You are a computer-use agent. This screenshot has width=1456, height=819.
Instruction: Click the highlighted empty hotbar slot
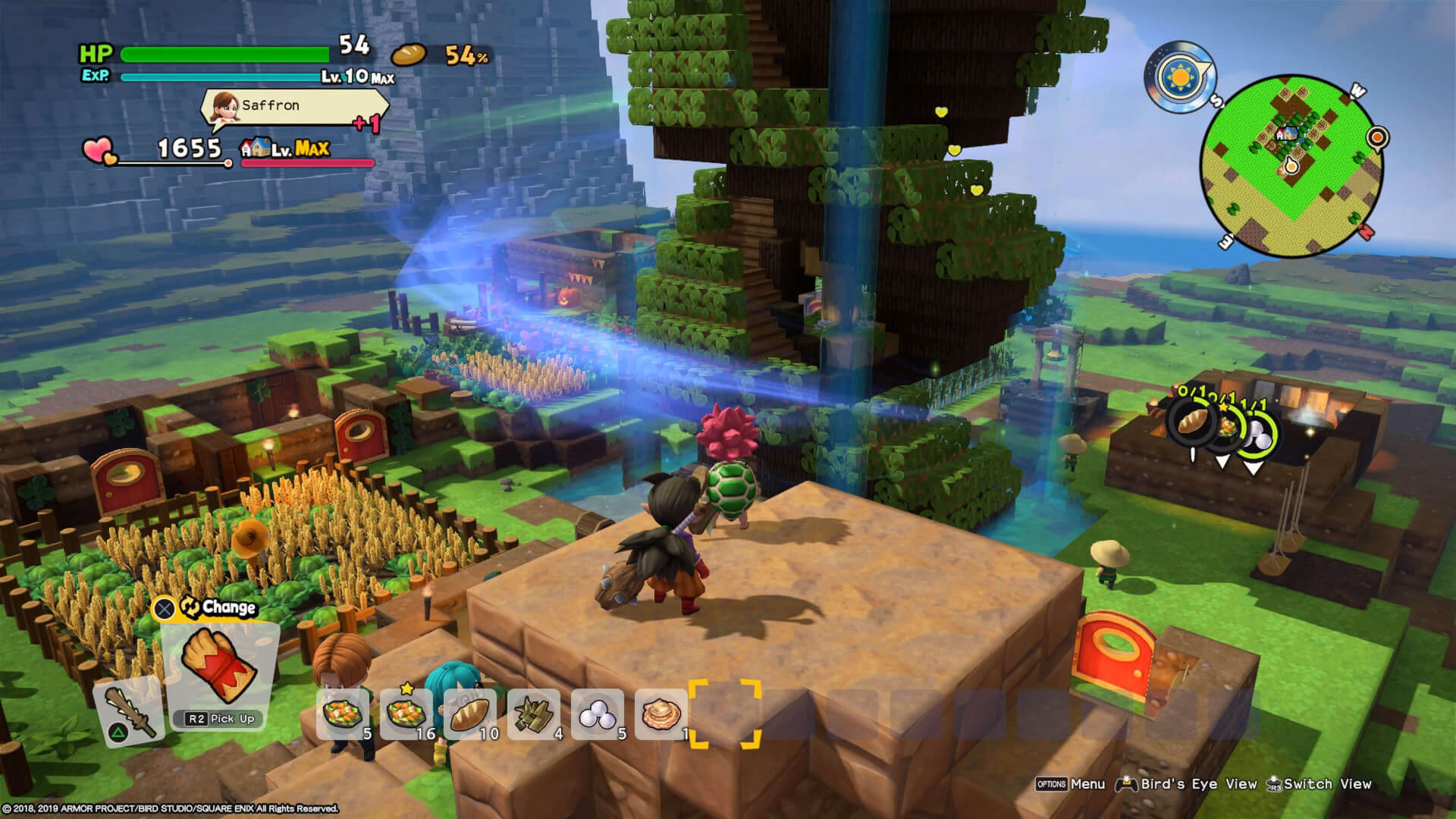724,714
